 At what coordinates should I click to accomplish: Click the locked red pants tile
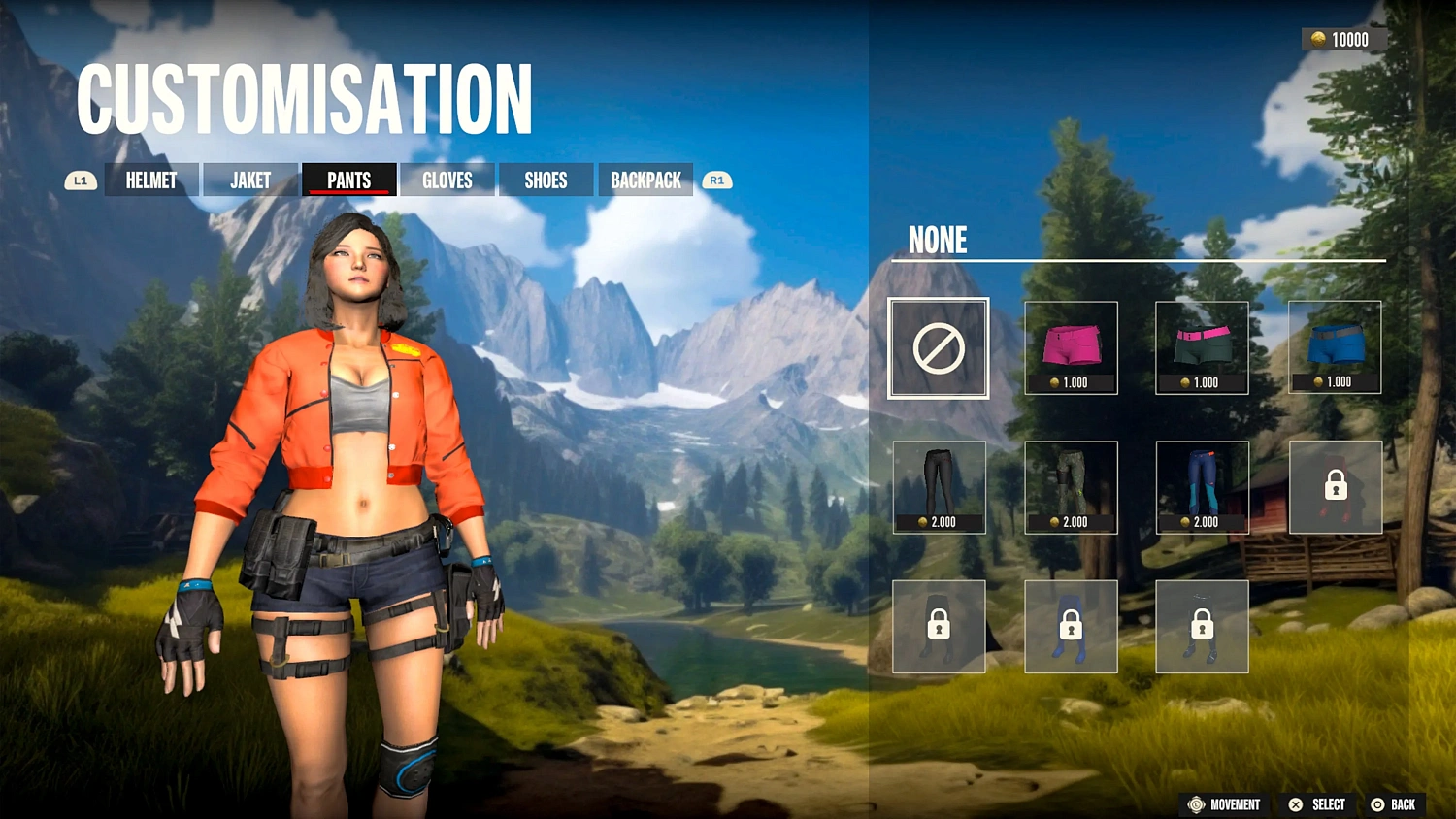click(x=1335, y=487)
